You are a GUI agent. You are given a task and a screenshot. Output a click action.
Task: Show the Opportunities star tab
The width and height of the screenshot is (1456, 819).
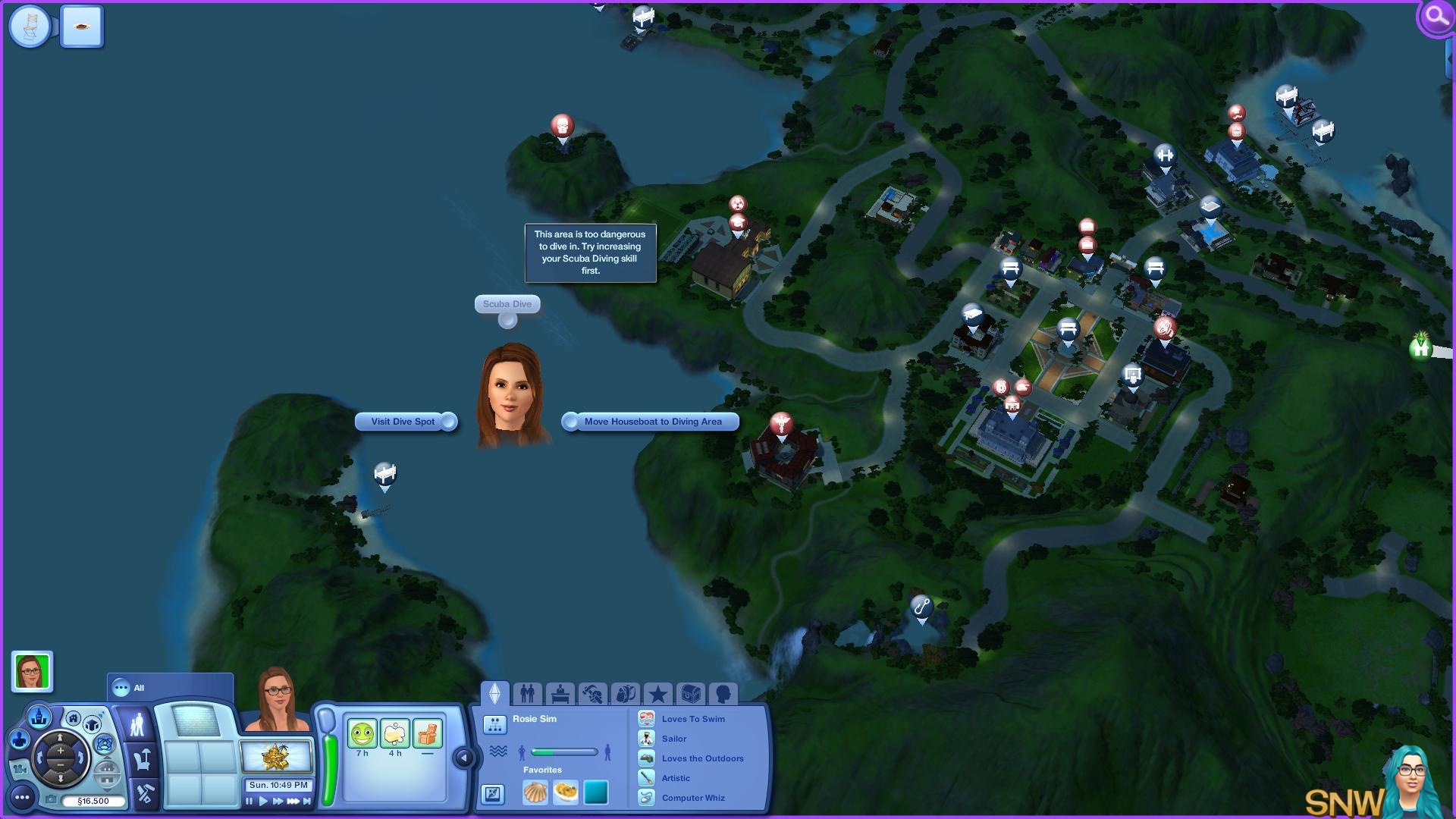click(657, 693)
